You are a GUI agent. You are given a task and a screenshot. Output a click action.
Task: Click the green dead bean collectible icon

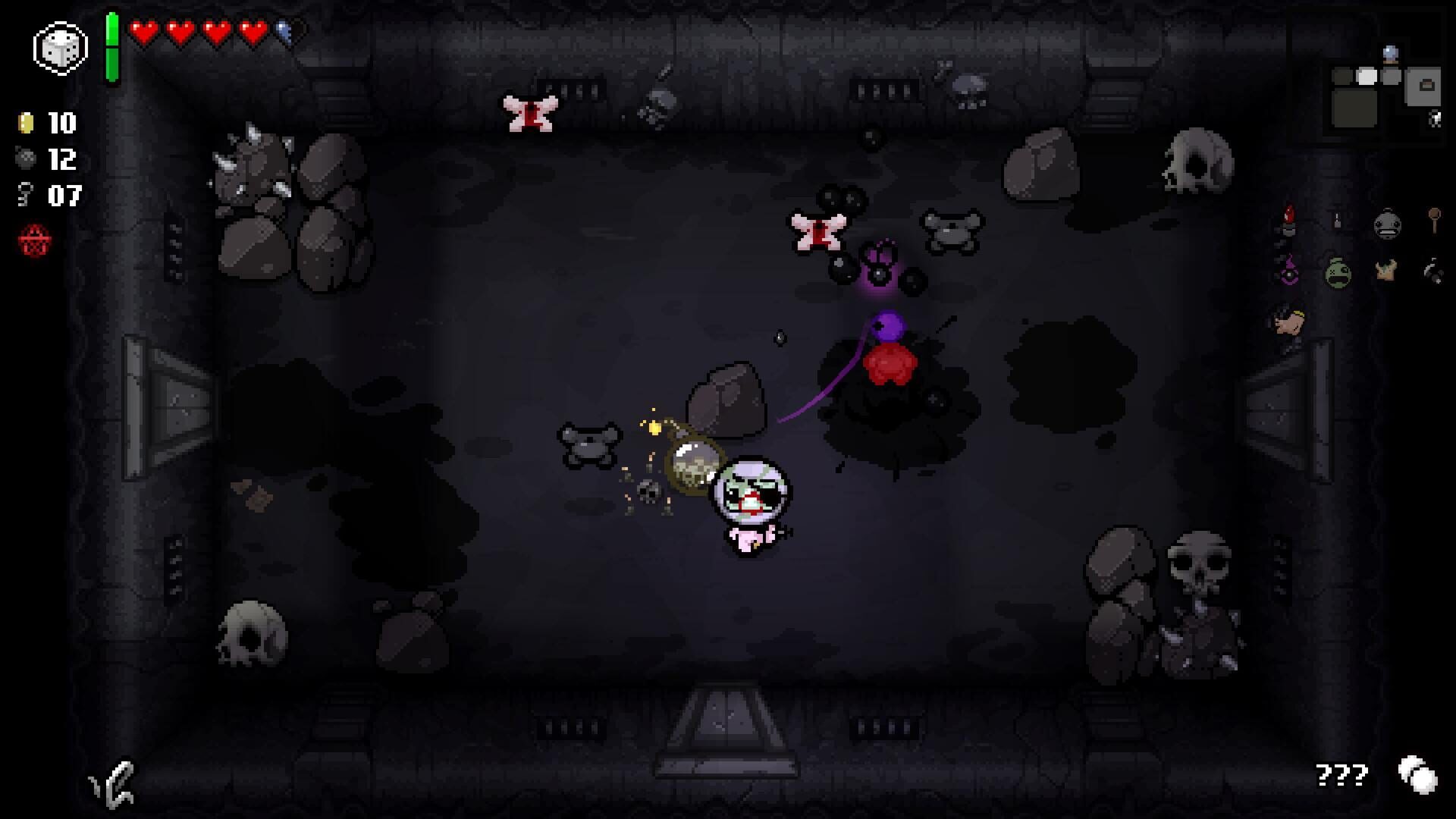click(1337, 271)
